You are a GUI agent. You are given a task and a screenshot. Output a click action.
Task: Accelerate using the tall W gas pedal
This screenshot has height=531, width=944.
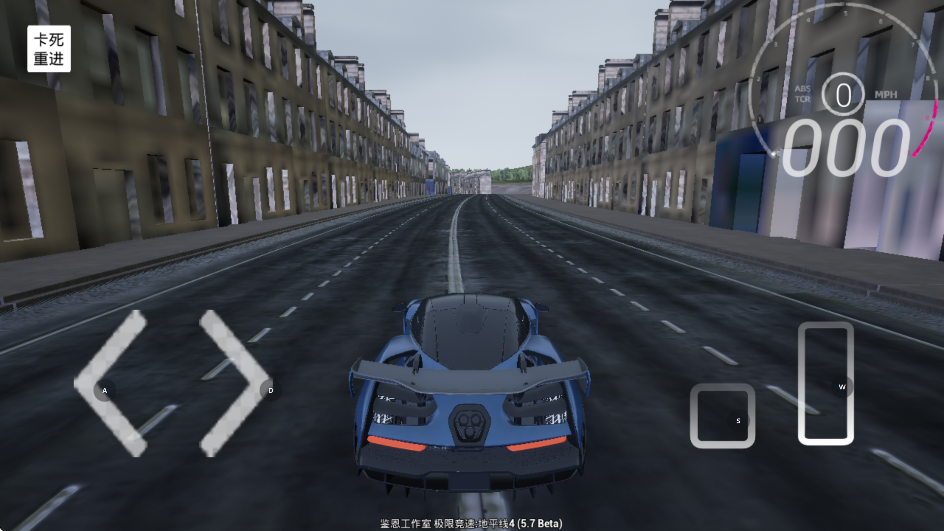point(826,383)
